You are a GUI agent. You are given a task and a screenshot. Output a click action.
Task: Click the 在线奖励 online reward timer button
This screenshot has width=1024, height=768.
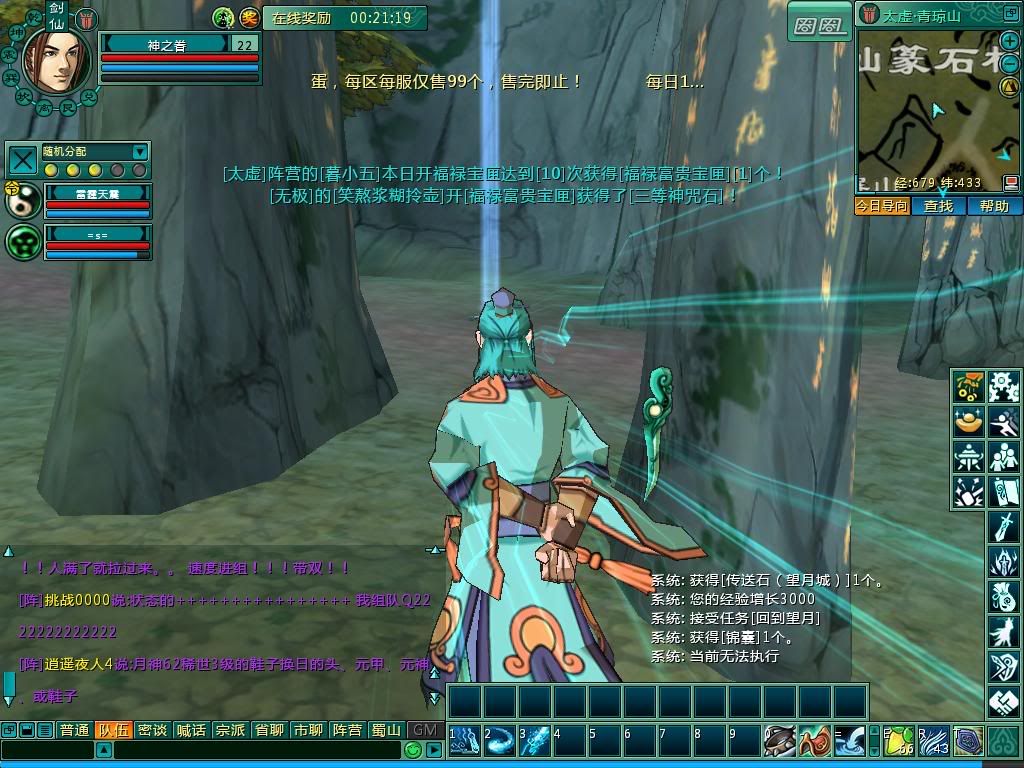tap(344, 18)
